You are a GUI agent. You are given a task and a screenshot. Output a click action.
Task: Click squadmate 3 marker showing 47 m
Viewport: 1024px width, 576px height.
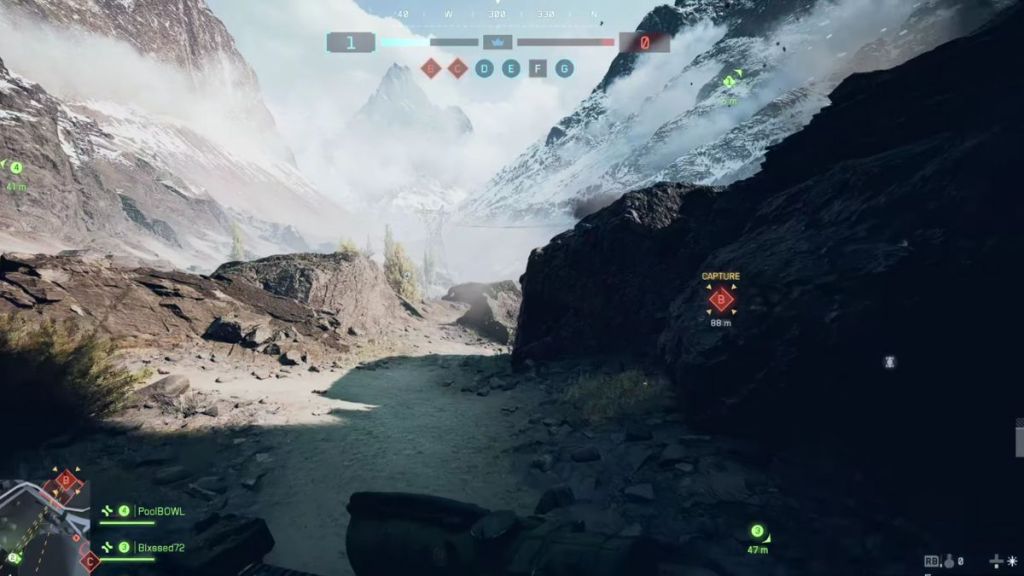click(x=758, y=532)
